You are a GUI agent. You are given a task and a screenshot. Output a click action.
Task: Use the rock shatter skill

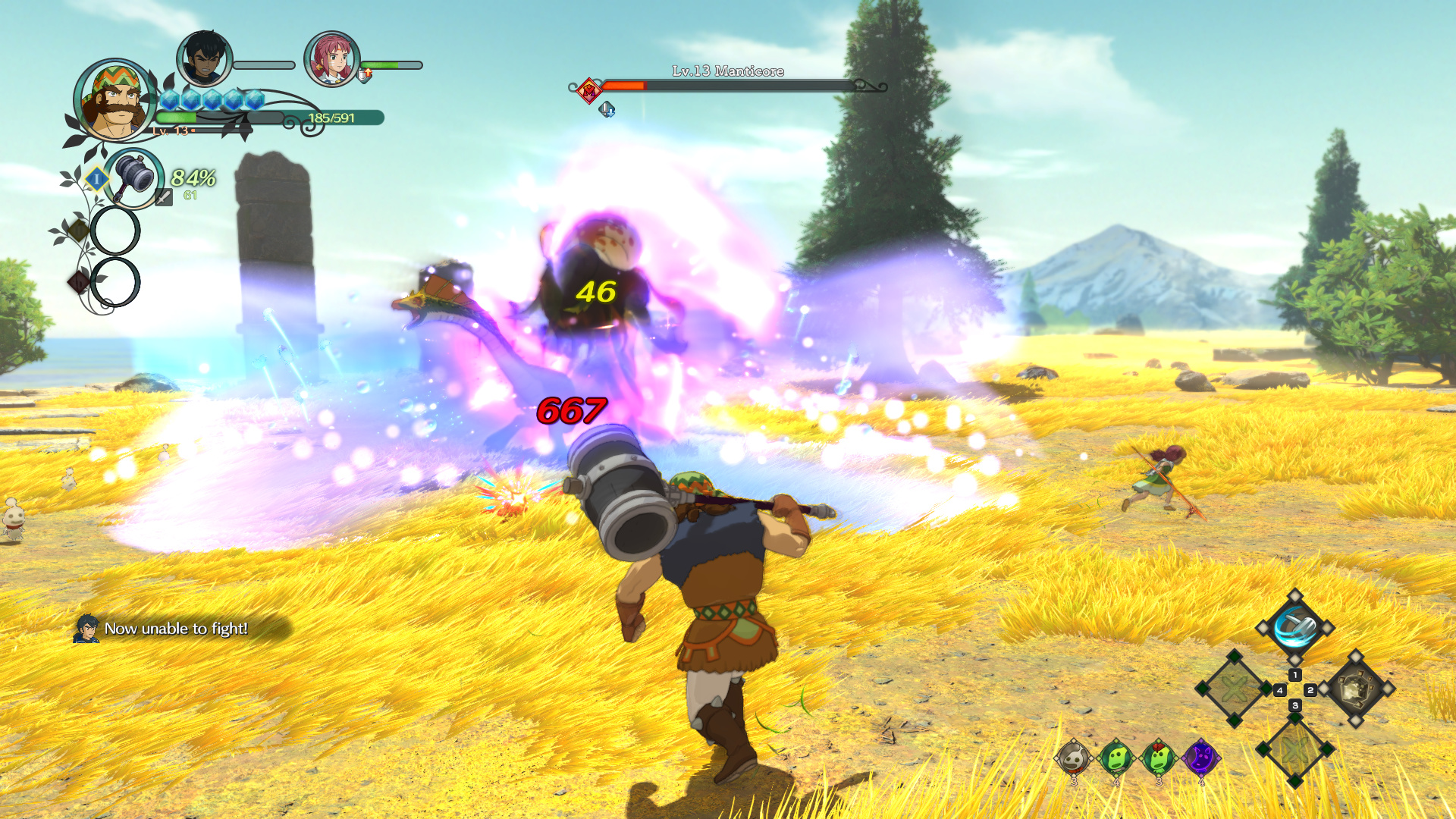(x=1356, y=689)
